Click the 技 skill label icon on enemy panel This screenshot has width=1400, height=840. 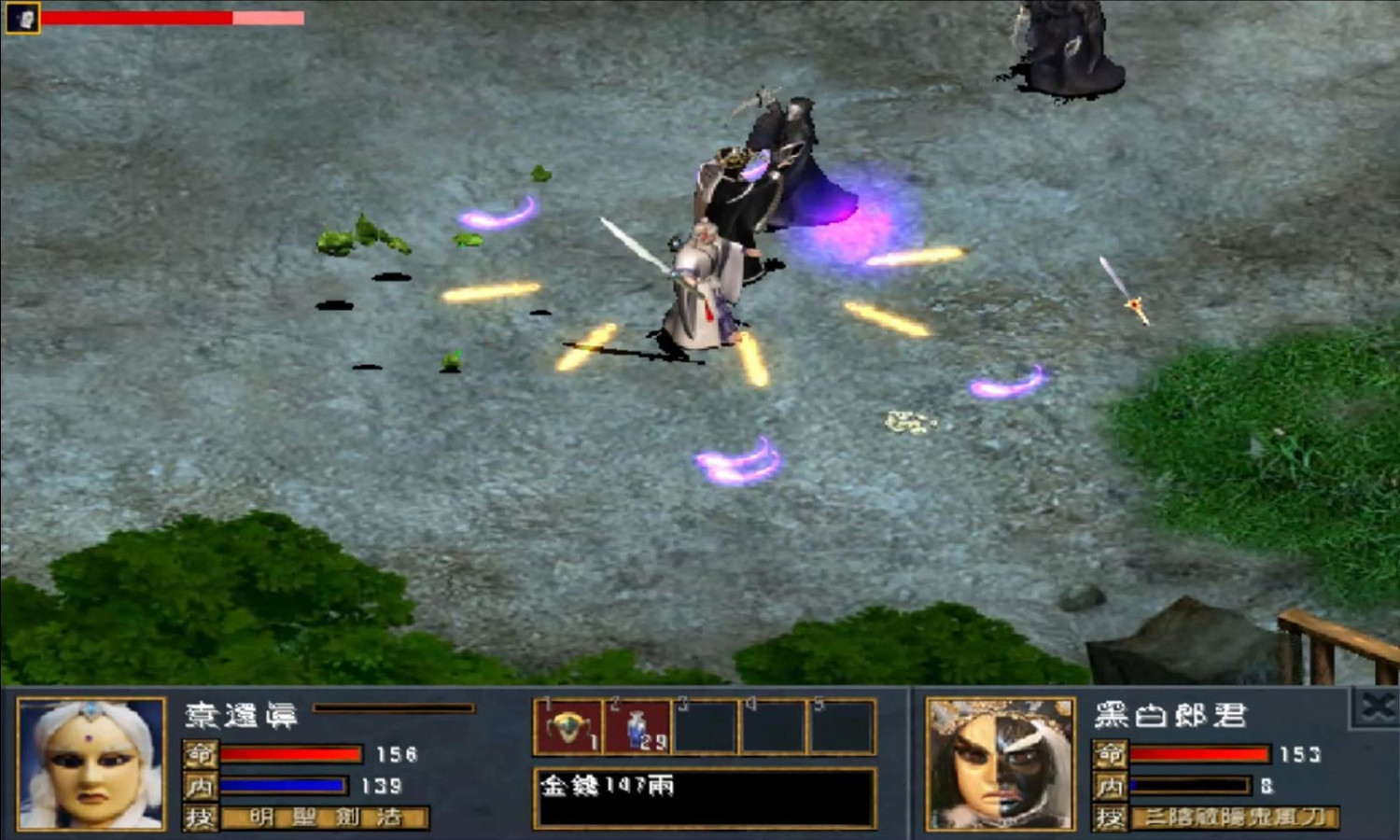tap(1113, 817)
